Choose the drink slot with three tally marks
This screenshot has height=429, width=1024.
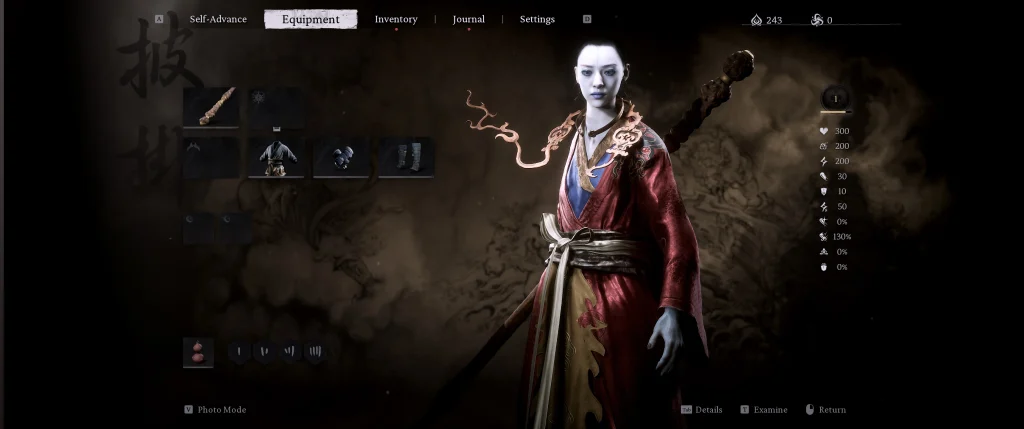[x=290, y=352]
